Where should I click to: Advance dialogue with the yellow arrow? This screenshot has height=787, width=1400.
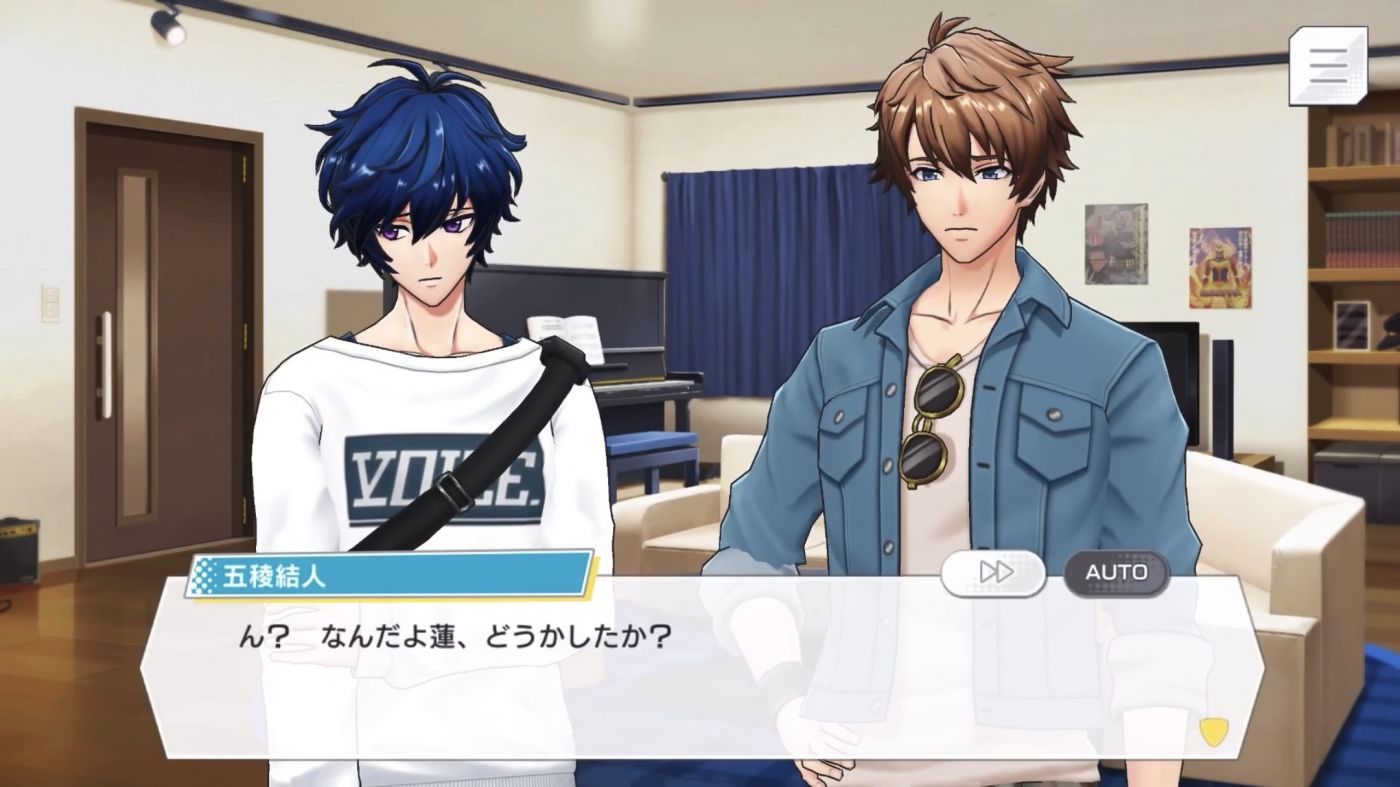tap(1213, 731)
